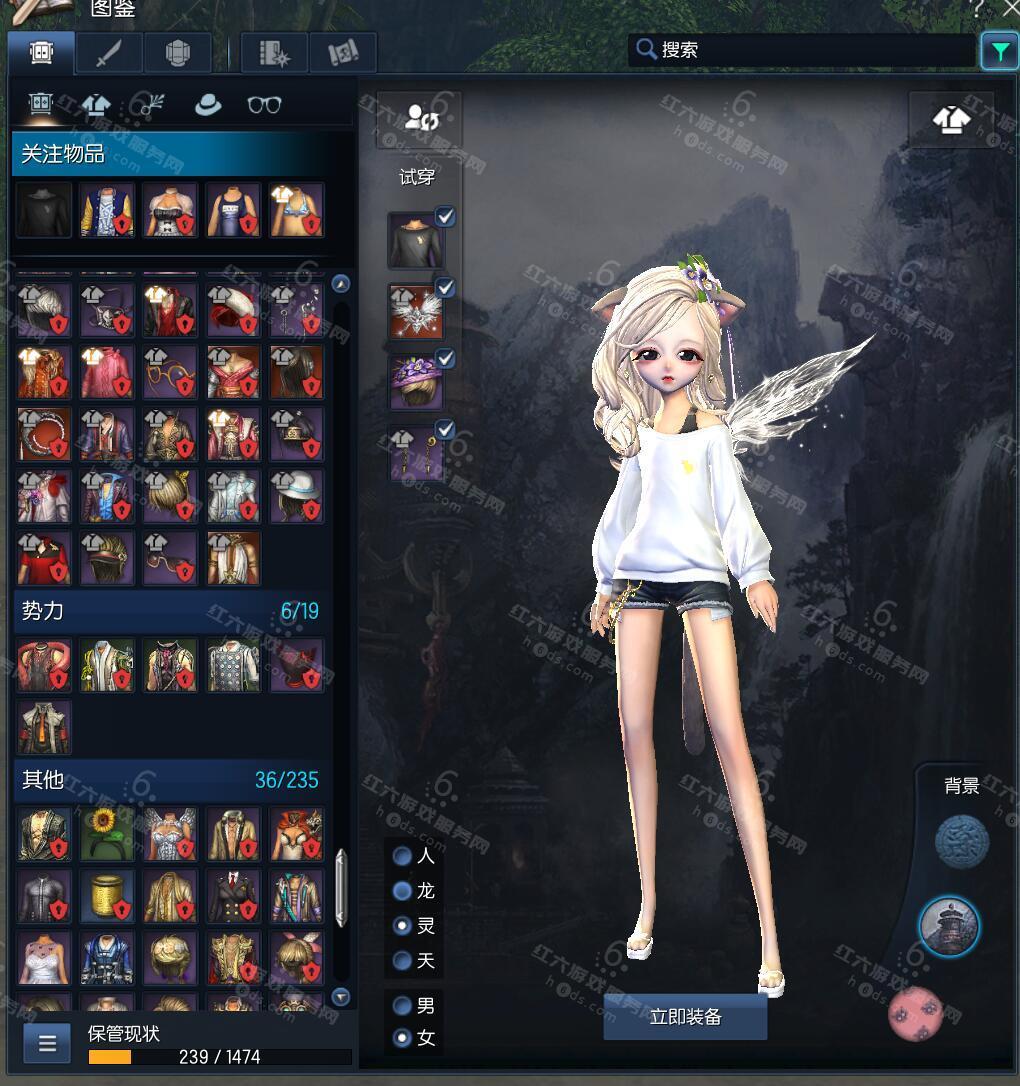Select the 灵 race radio option

click(x=403, y=926)
